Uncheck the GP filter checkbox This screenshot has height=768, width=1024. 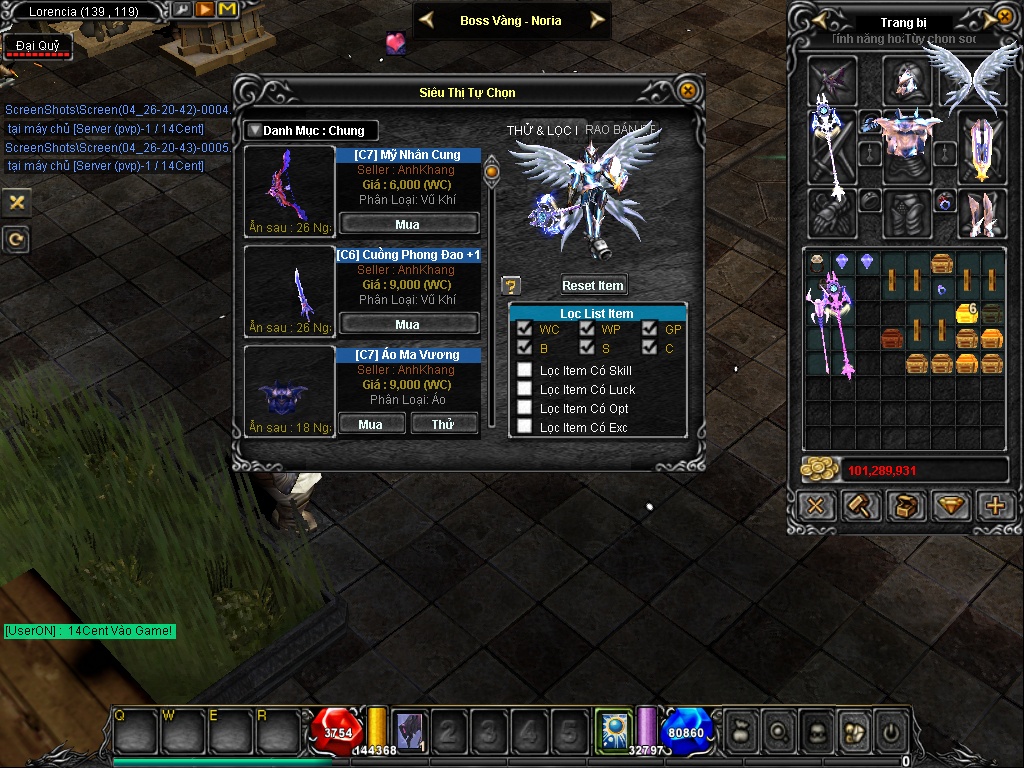tap(649, 328)
